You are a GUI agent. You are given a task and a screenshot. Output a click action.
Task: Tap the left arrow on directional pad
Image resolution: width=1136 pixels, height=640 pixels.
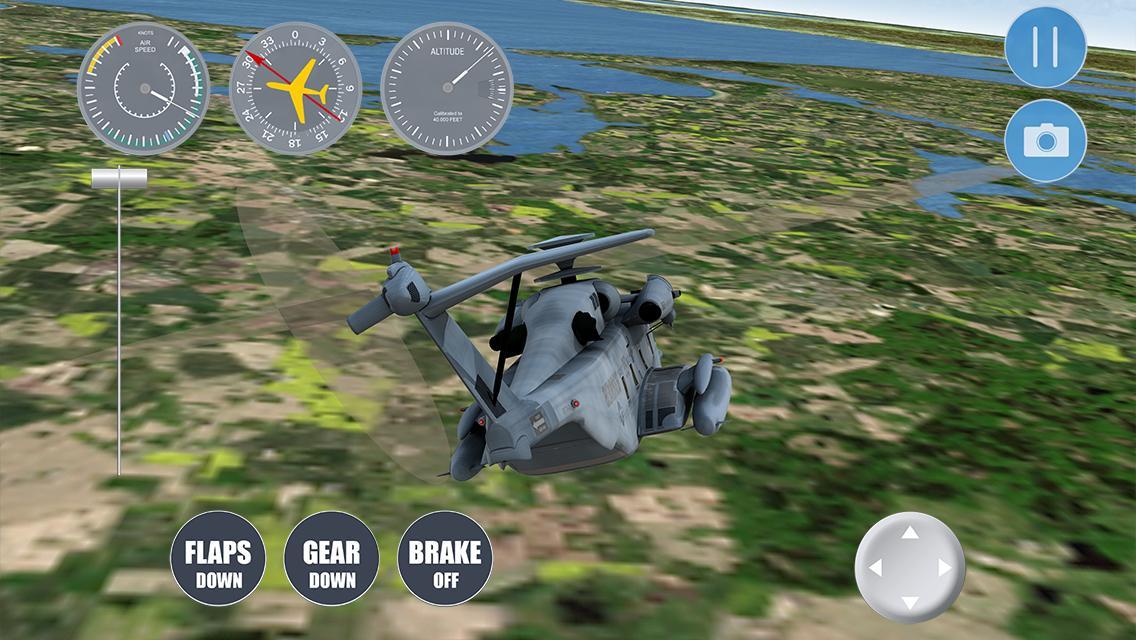(x=875, y=568)
